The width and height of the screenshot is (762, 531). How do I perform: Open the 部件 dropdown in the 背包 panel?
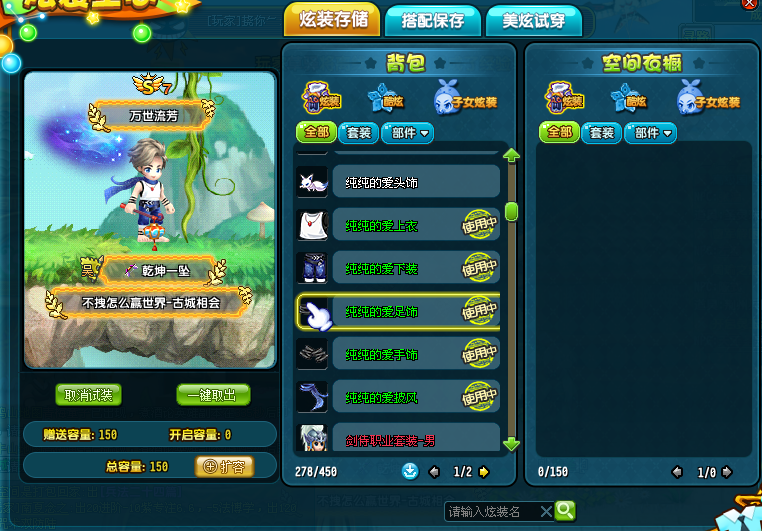(x=406, y=132)
